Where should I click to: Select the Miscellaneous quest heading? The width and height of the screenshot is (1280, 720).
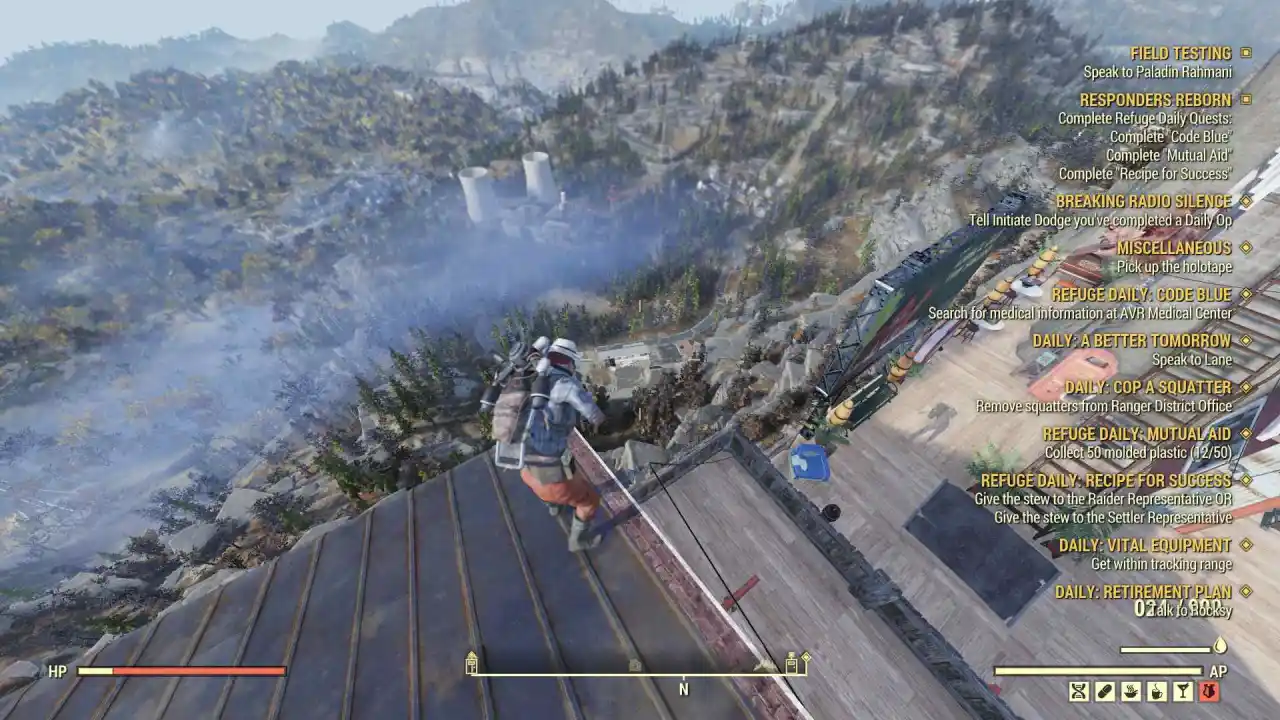click(1174, 248)
